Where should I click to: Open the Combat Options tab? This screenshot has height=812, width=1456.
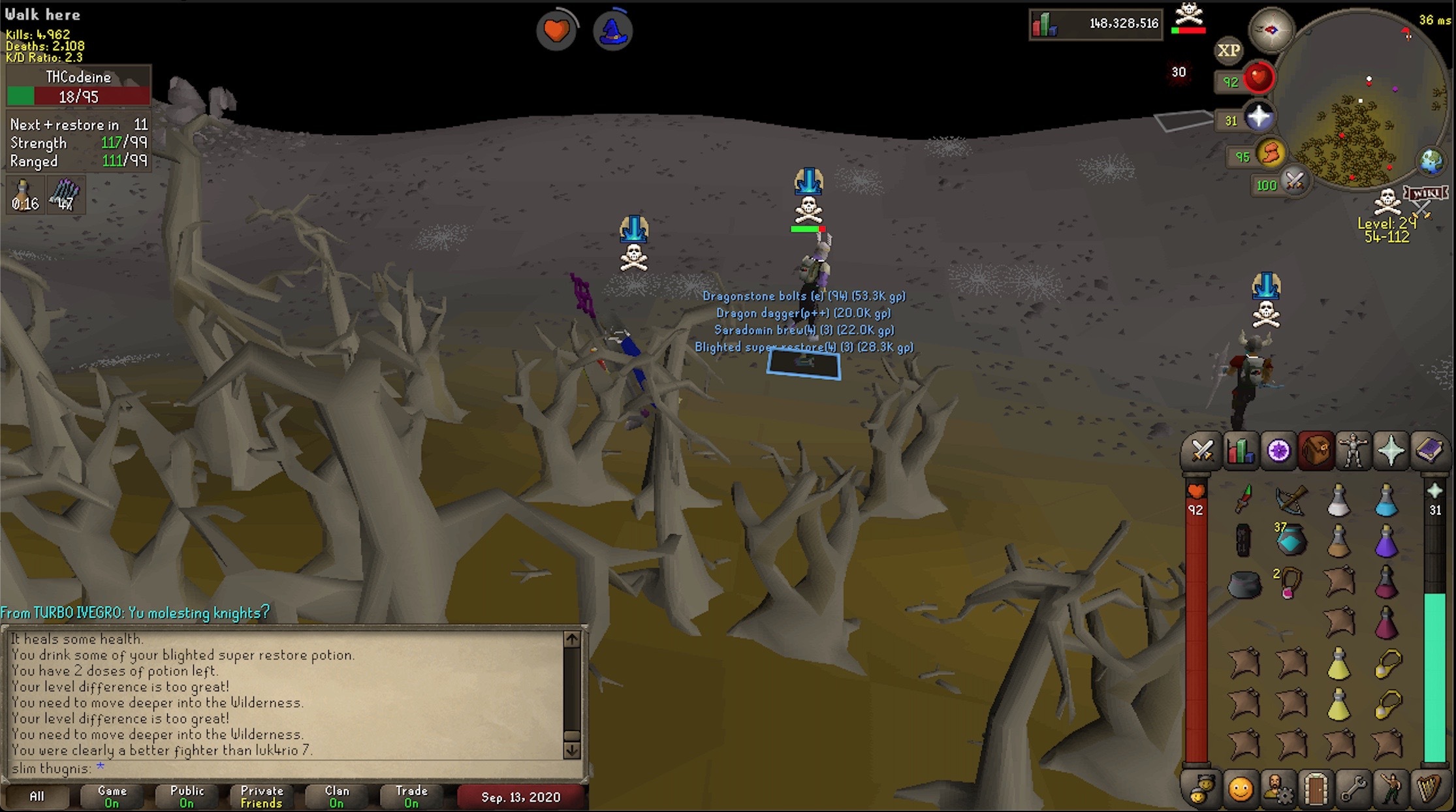point(1202,451)
